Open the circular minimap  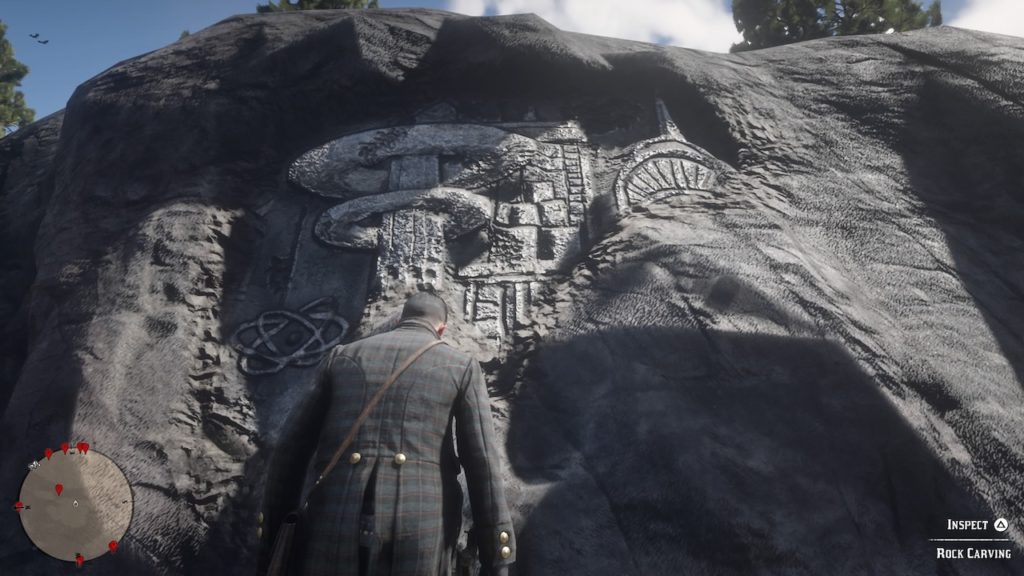click(75, 504)
